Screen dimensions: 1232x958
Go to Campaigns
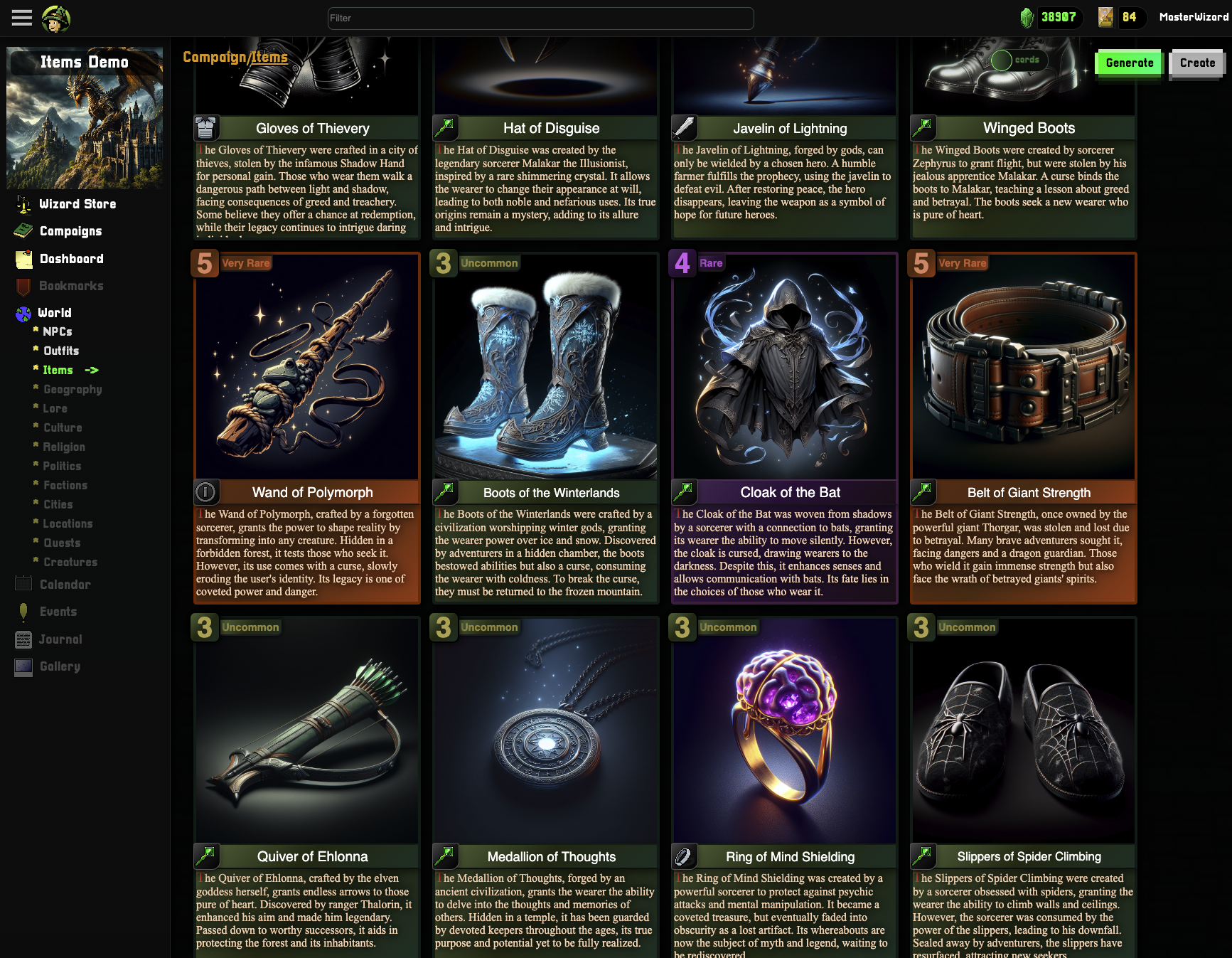tap(70, 231)
